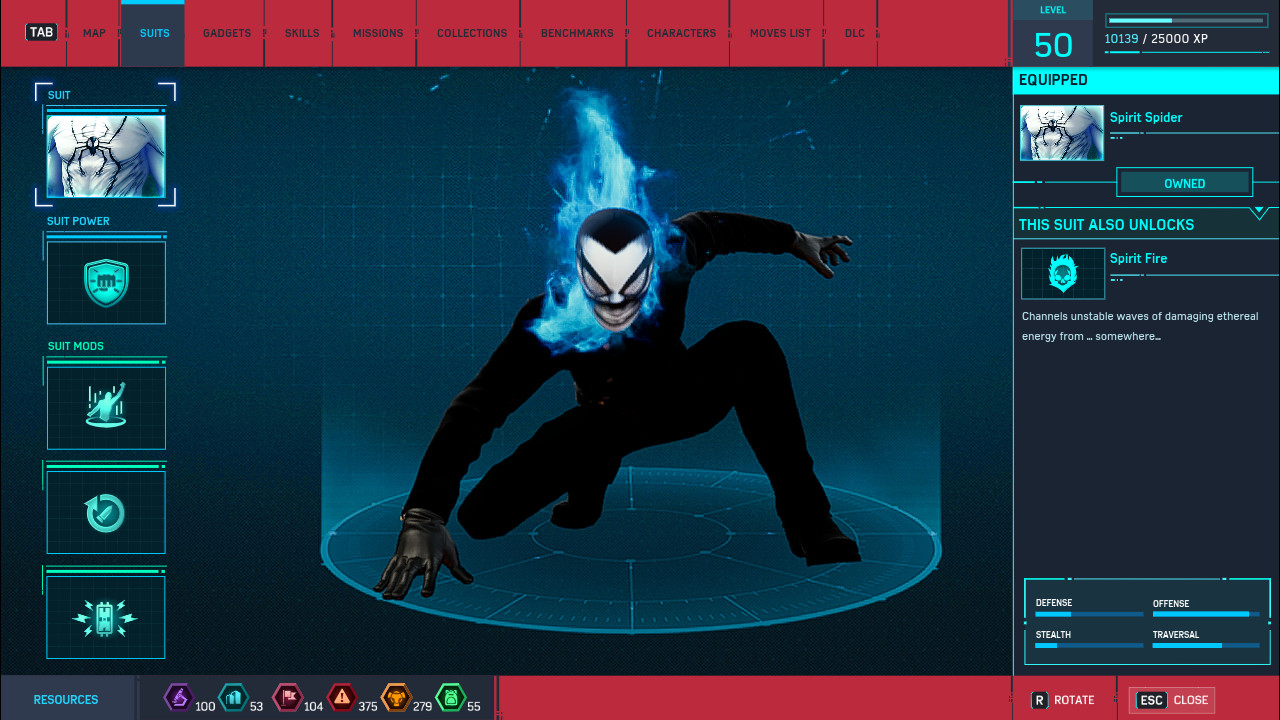This screenshot has height=720, width=1280.
Task: Click the XP progress bar
Action: click(1186, 19)
